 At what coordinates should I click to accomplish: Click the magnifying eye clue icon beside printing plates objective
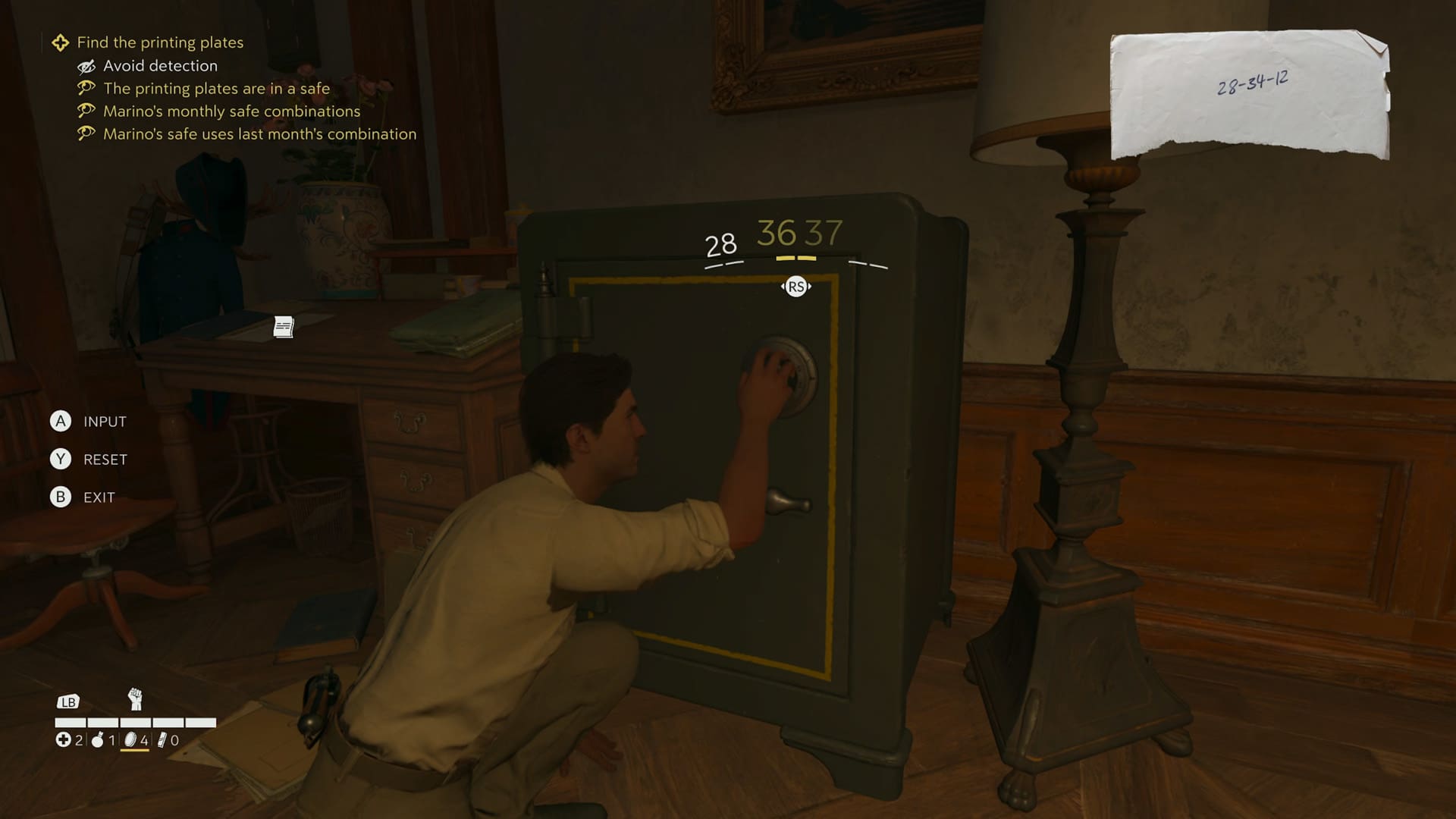click(86, 88)
